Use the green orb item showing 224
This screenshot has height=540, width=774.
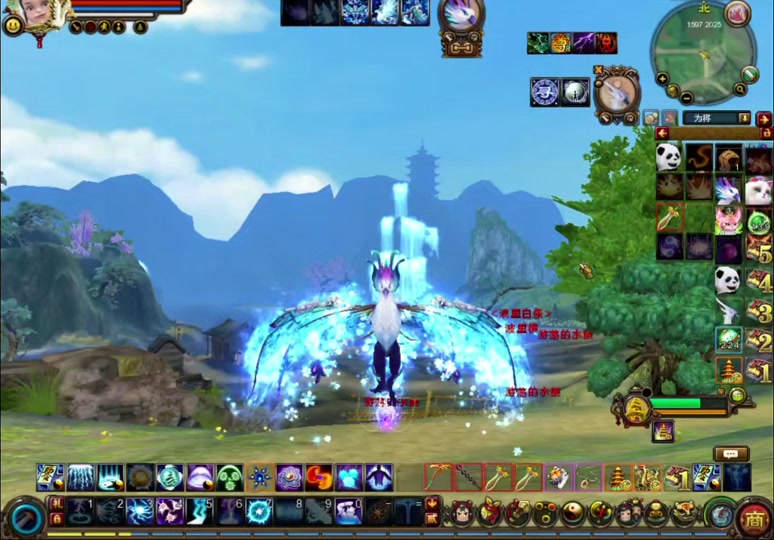(x=729, y=340)
